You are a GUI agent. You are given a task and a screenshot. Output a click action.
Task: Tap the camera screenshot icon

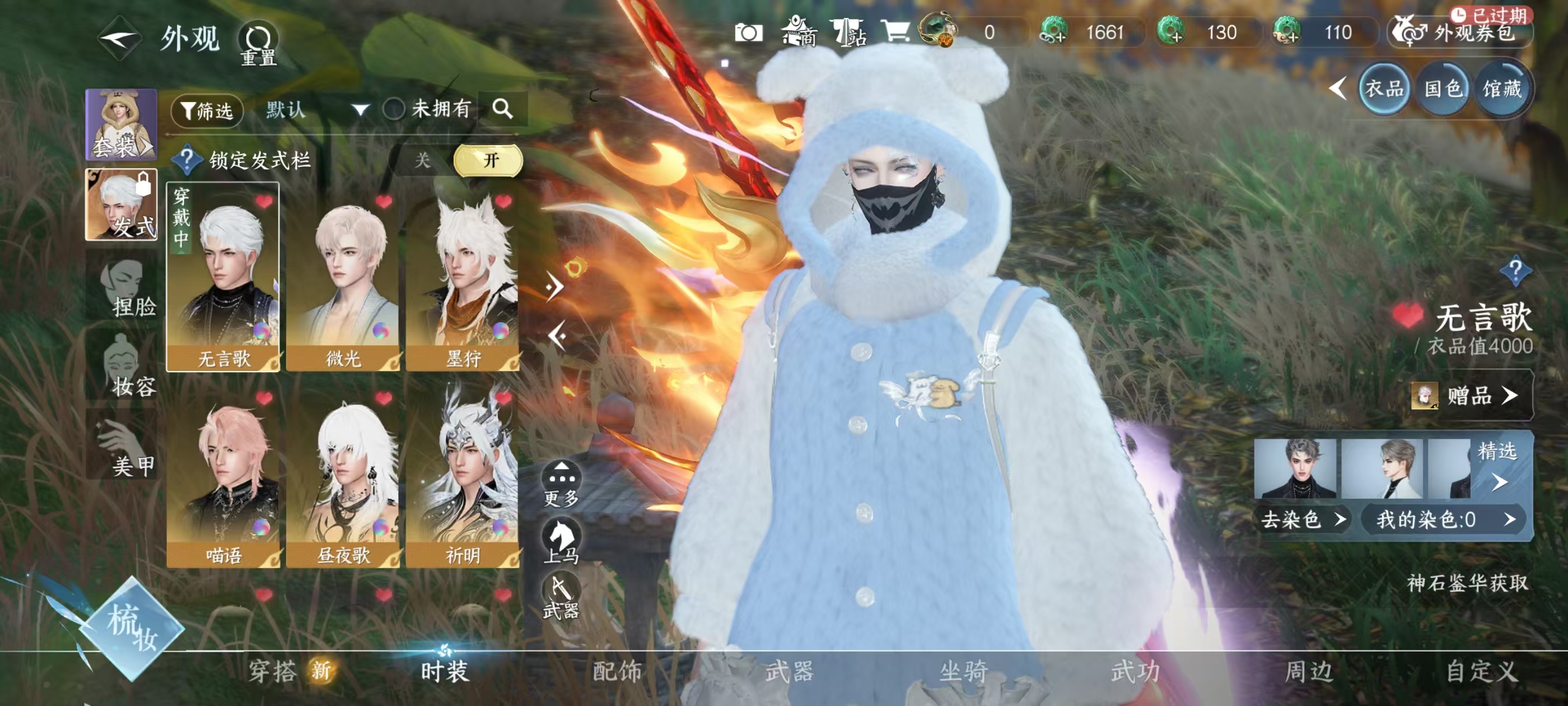(x=748, y=32)
